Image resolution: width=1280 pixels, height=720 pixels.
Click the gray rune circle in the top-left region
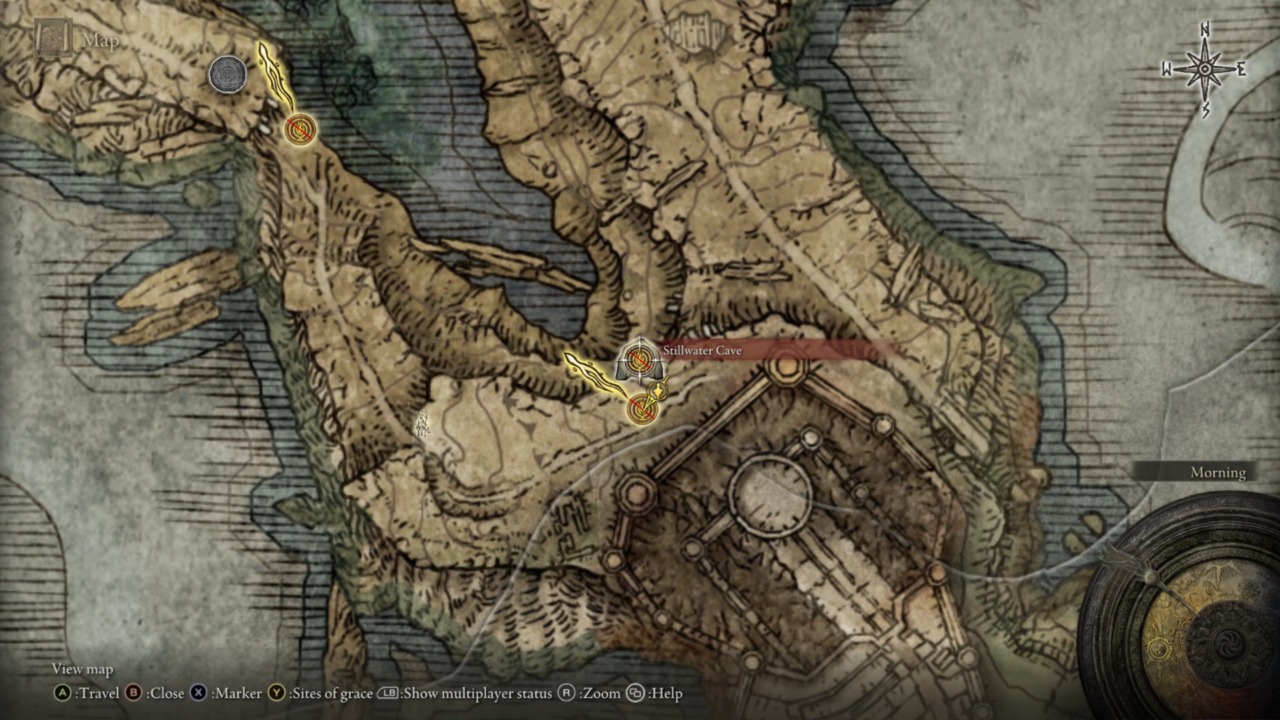(x=228, y=75)
